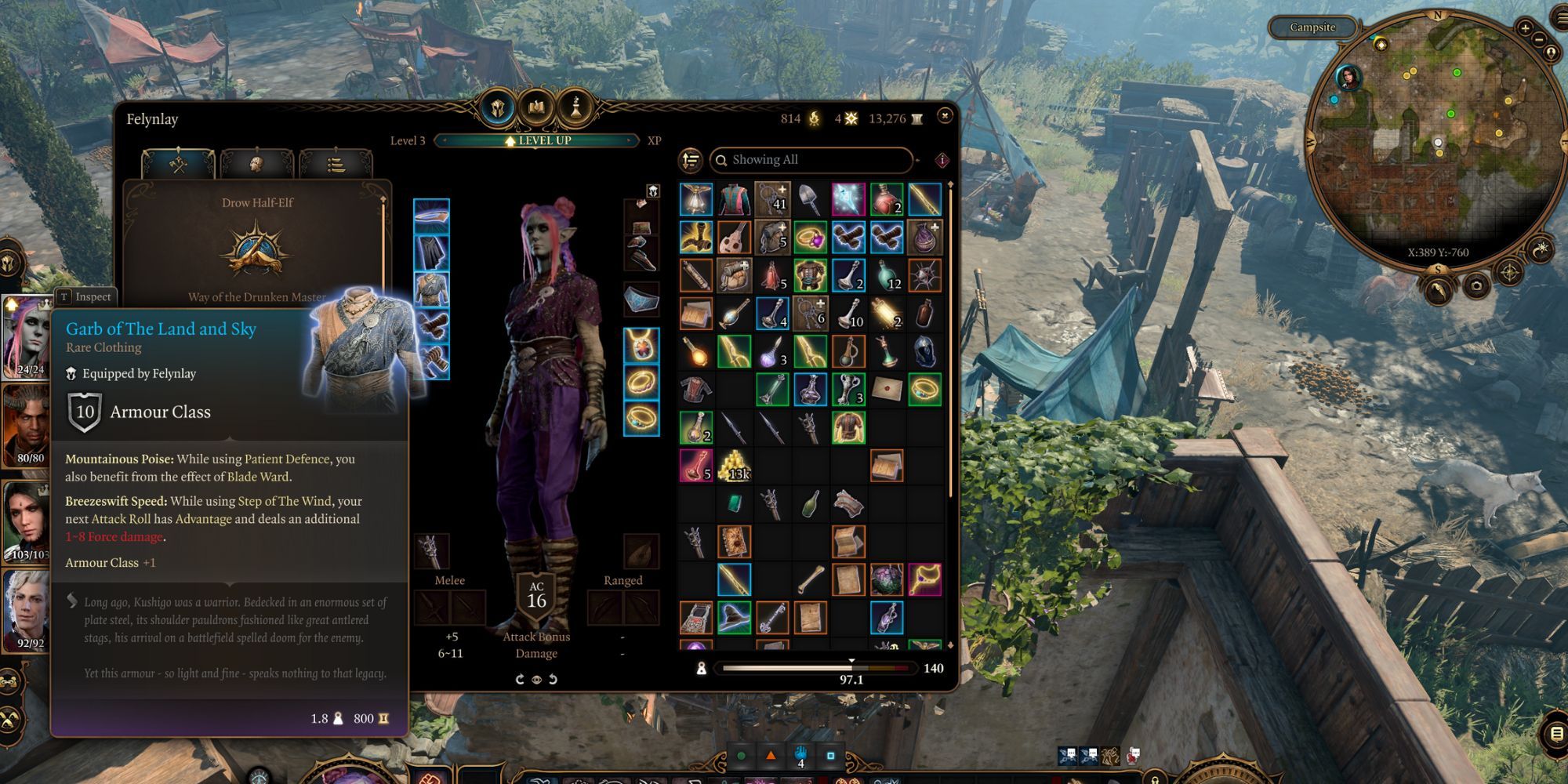
Task: Open the character sheet head tab
Action: [256, 165]
